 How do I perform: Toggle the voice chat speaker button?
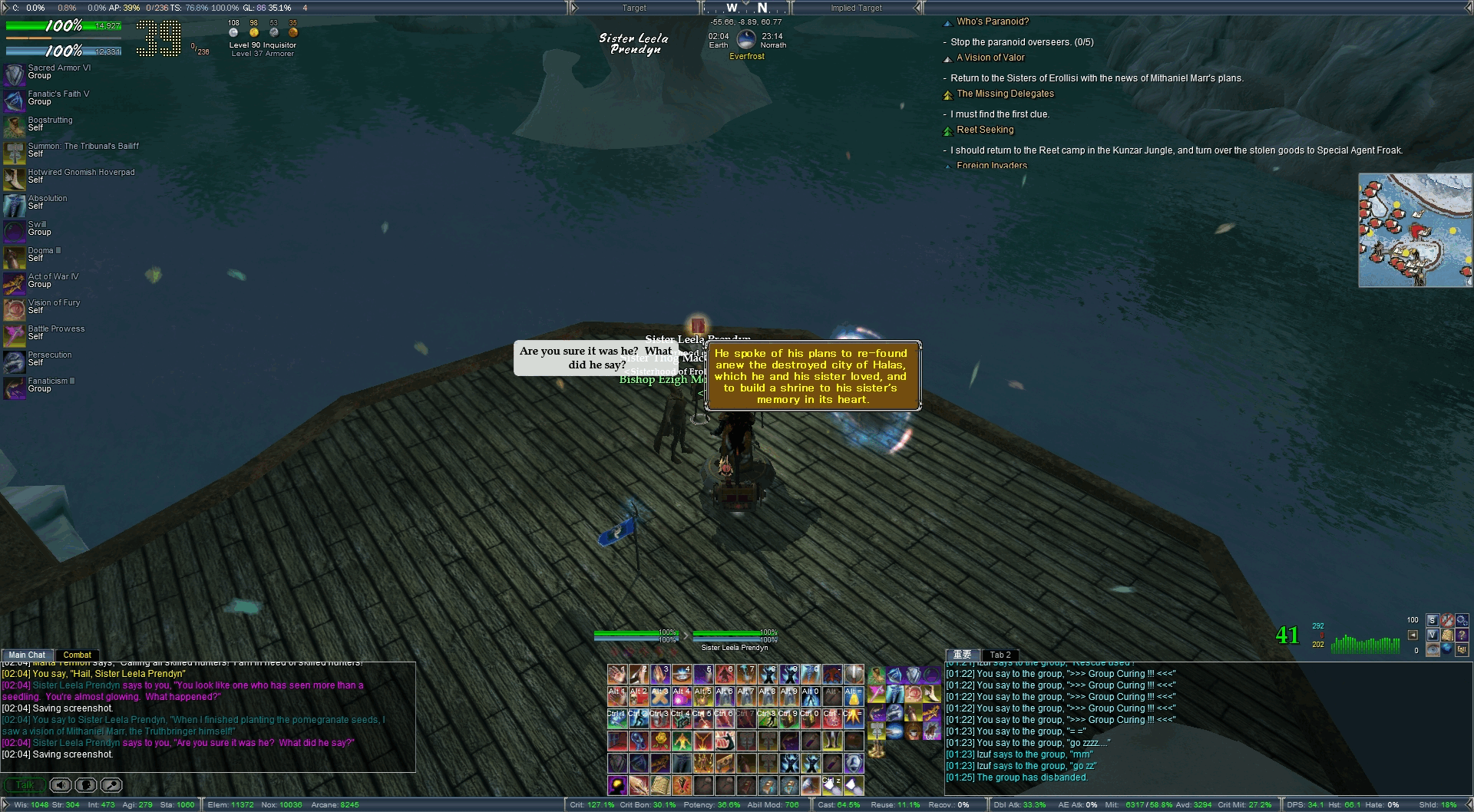tap(61, 785)
